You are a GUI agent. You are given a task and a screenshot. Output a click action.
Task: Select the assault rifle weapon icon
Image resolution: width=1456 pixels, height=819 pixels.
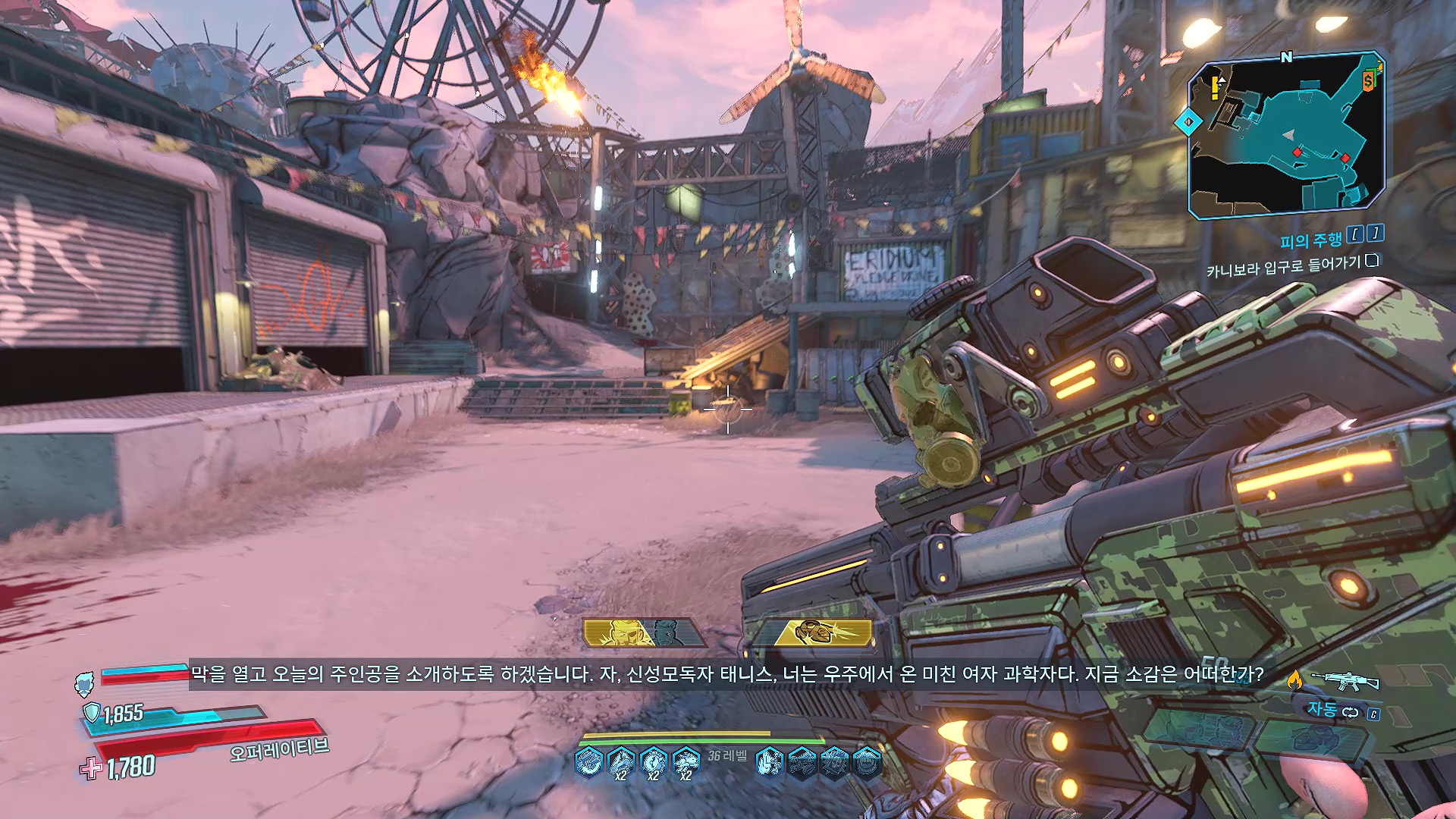[1345, 680]
